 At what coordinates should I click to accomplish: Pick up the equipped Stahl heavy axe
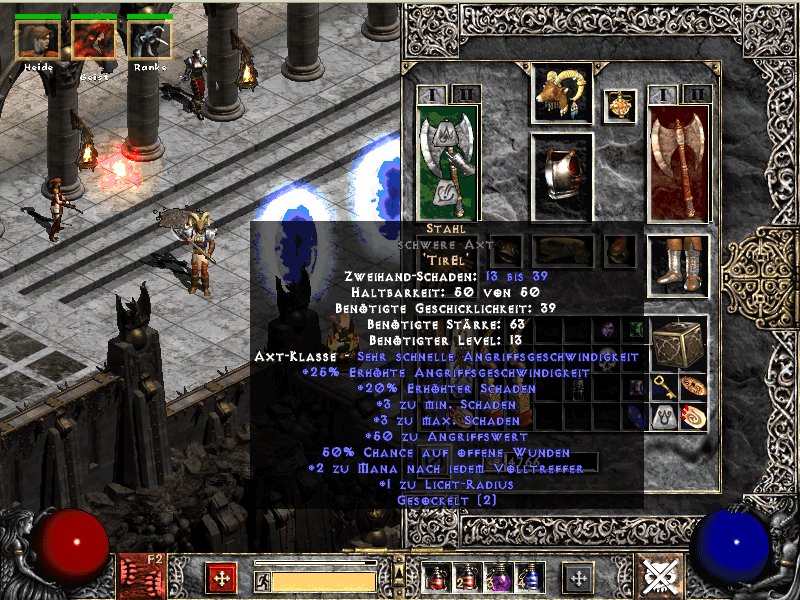click(447, 160)
